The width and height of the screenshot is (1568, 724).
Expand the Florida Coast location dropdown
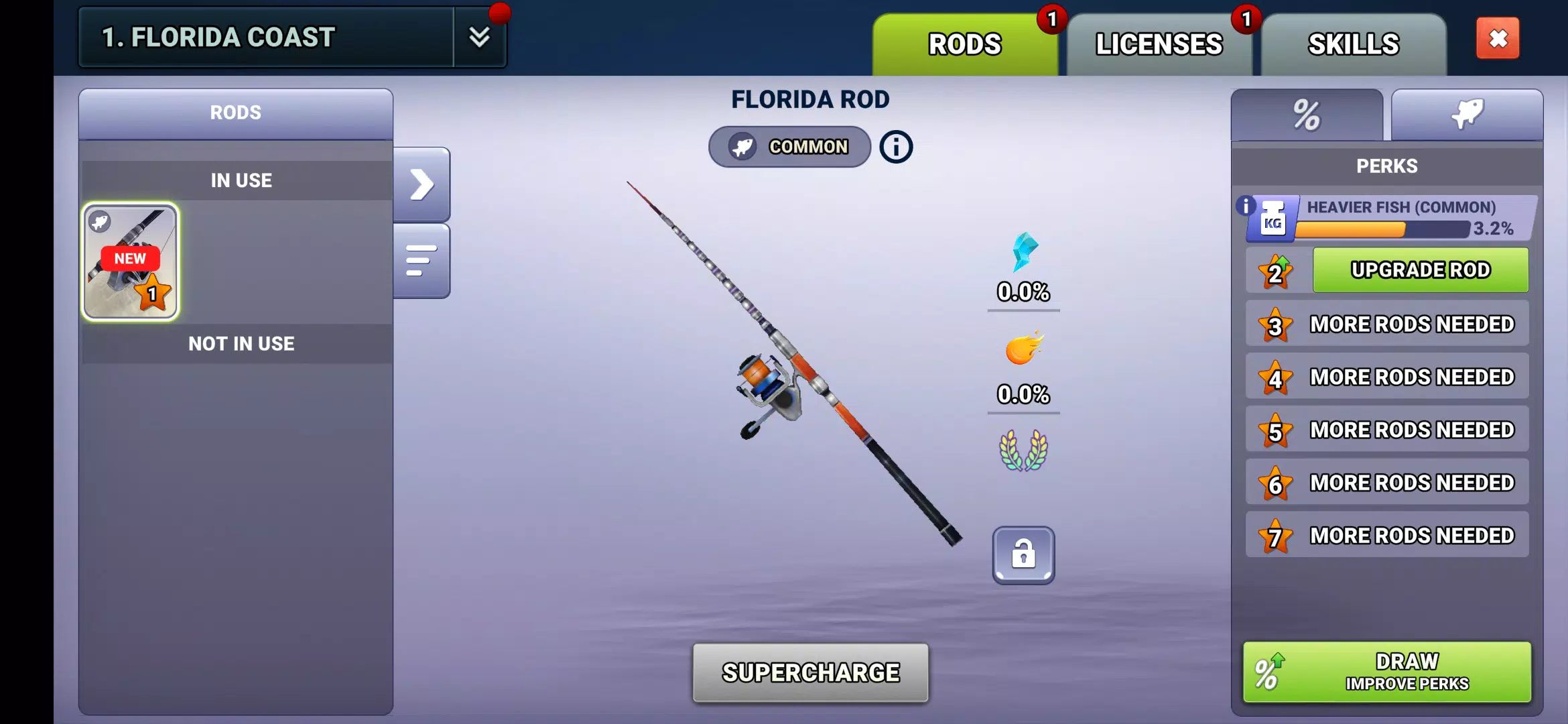pyautogui.click(x=480, y=38)
